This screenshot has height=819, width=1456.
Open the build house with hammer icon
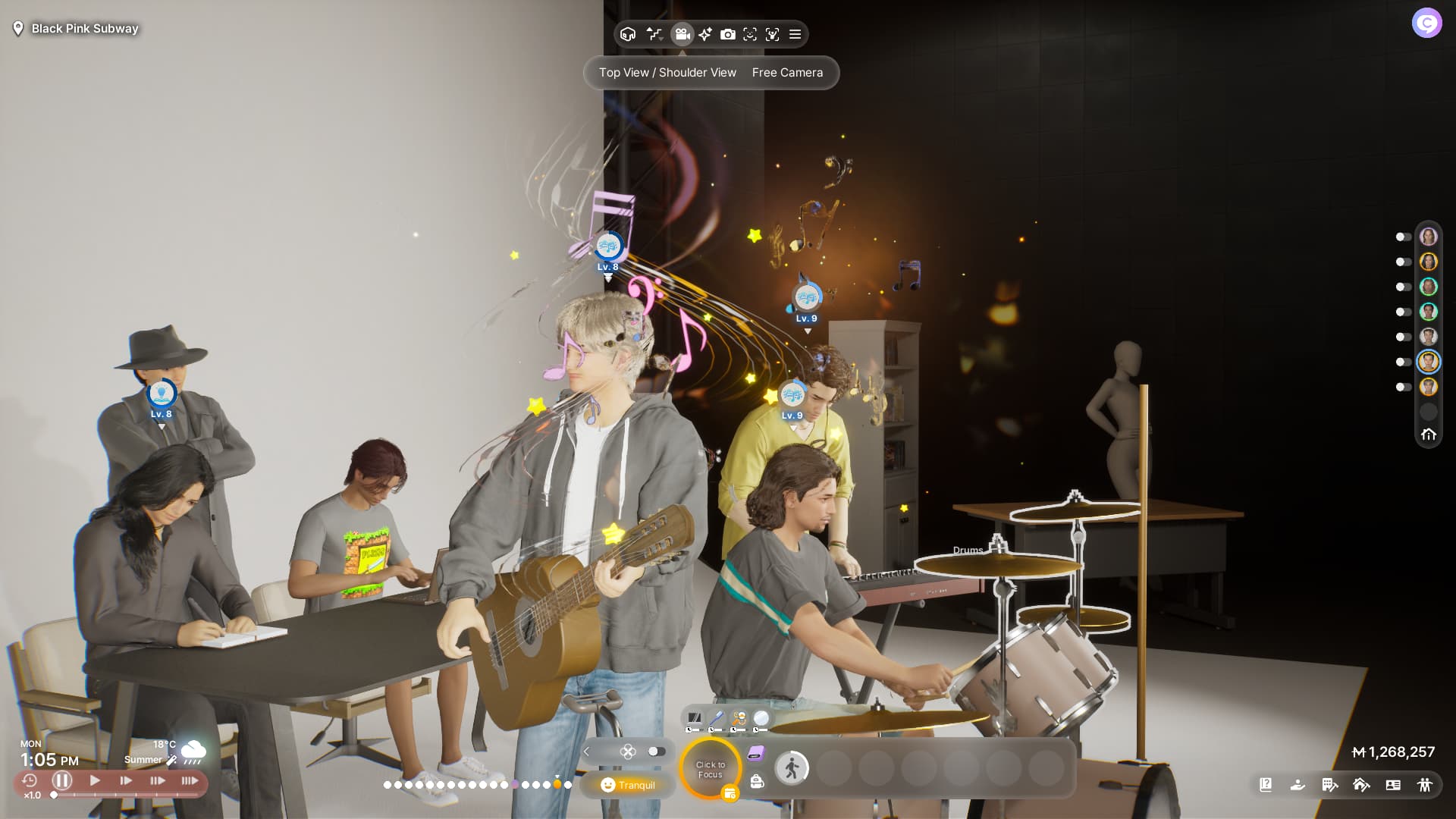click(1361, 785)
